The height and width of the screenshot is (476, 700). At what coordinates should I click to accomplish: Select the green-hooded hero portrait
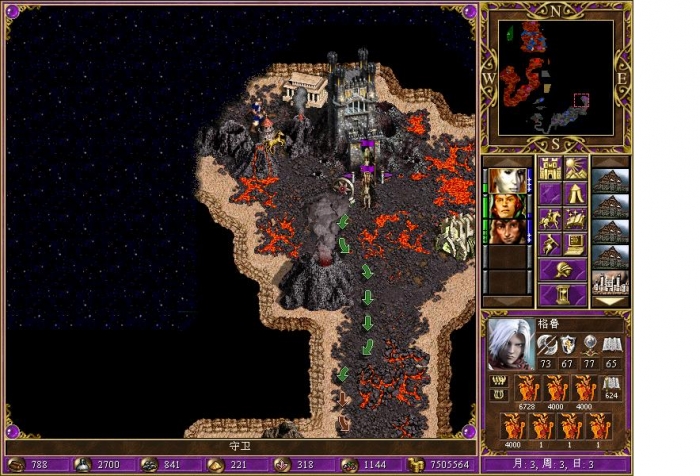[507, 206]
